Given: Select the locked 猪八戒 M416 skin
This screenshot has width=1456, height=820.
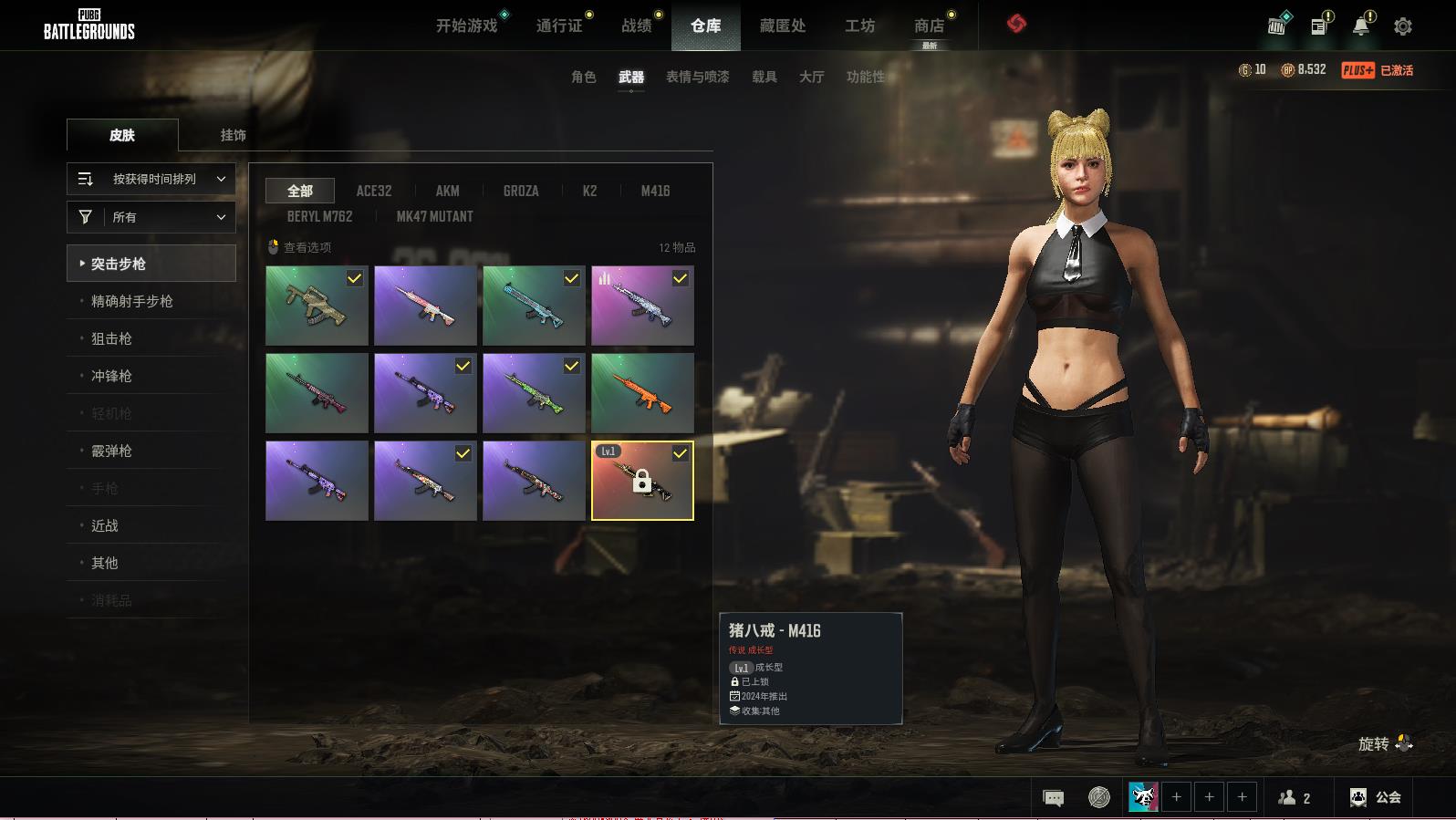Looking at the screenshot, I should tap(642, 481).
